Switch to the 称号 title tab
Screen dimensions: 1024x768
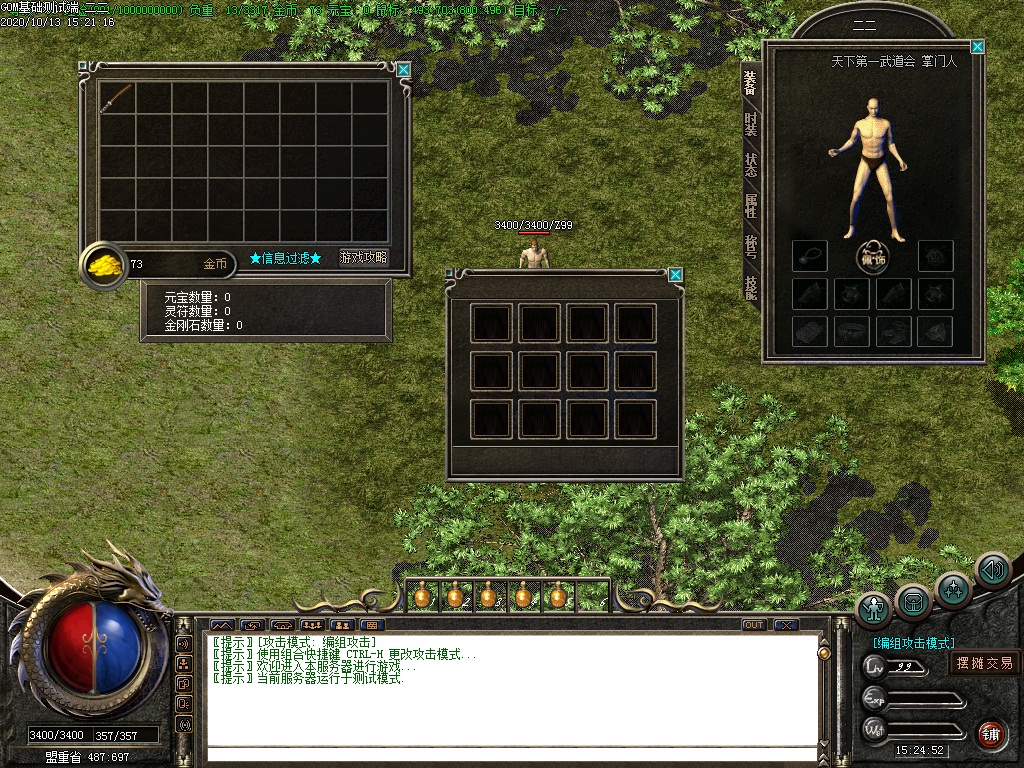point(750,247)
